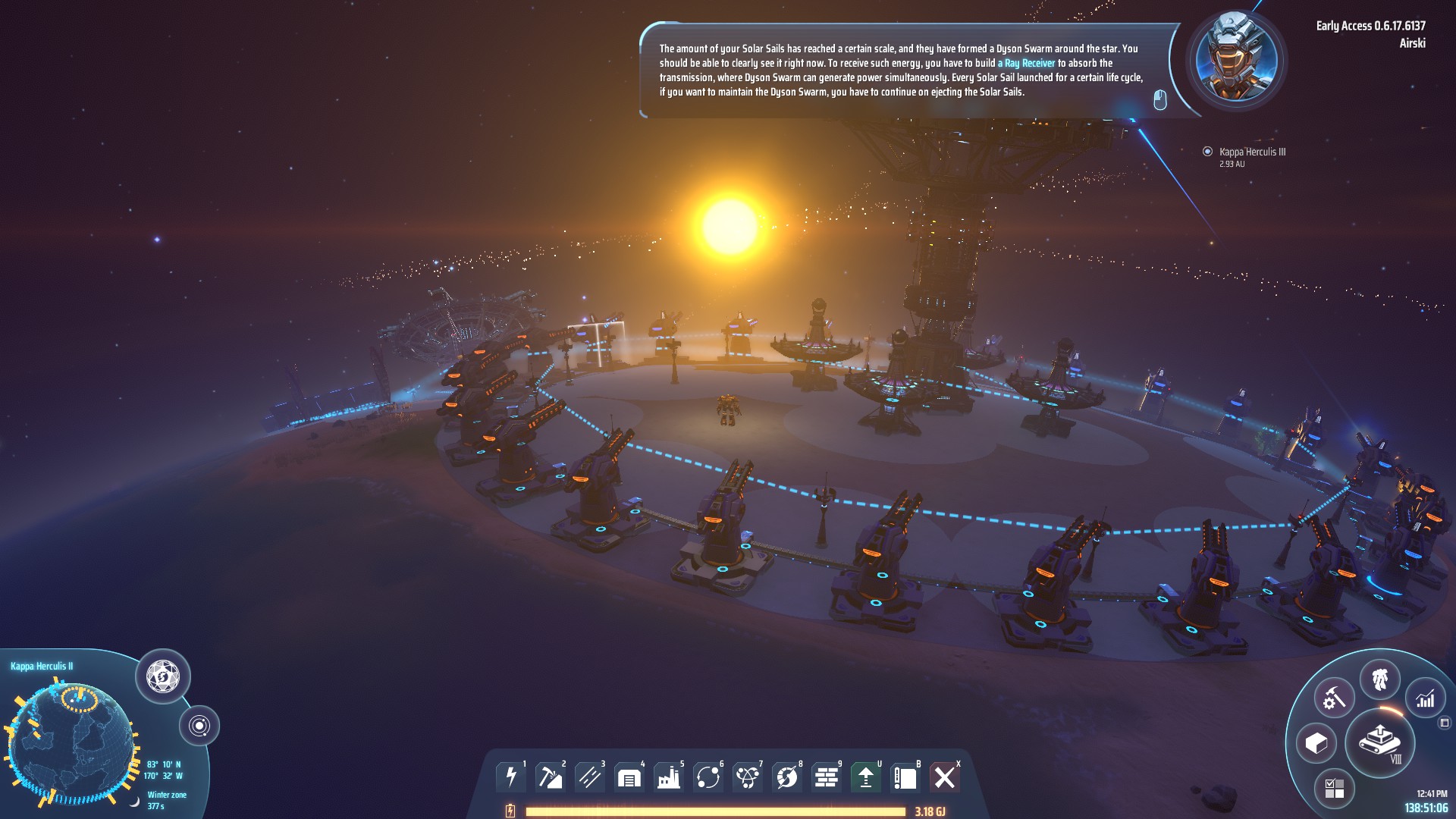
Task: Select the brick wall foundation category
Action: tap(826, 777)
